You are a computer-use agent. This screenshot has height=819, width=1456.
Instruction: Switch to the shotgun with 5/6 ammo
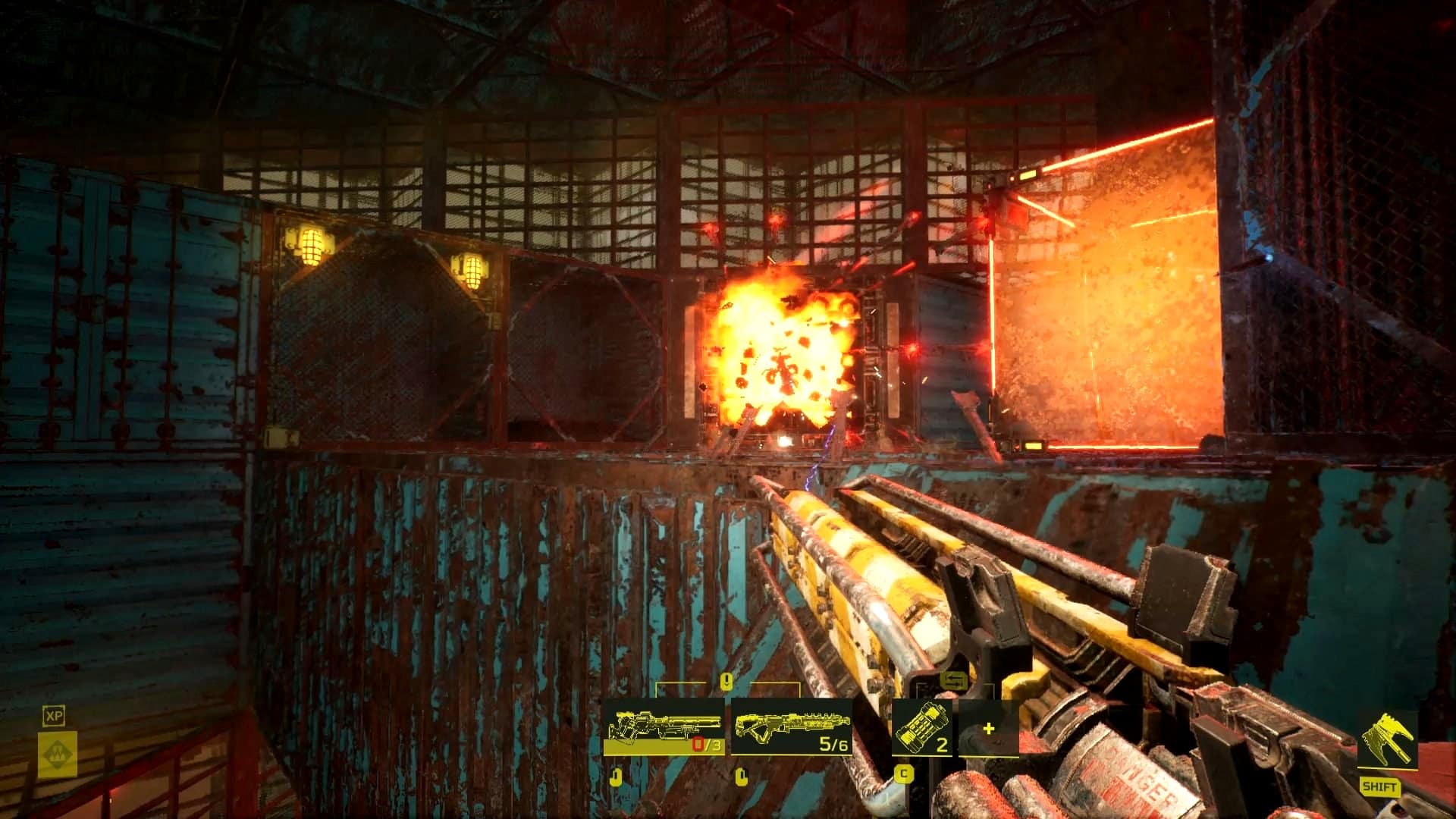pyautogui.click(x=791, y=728)
